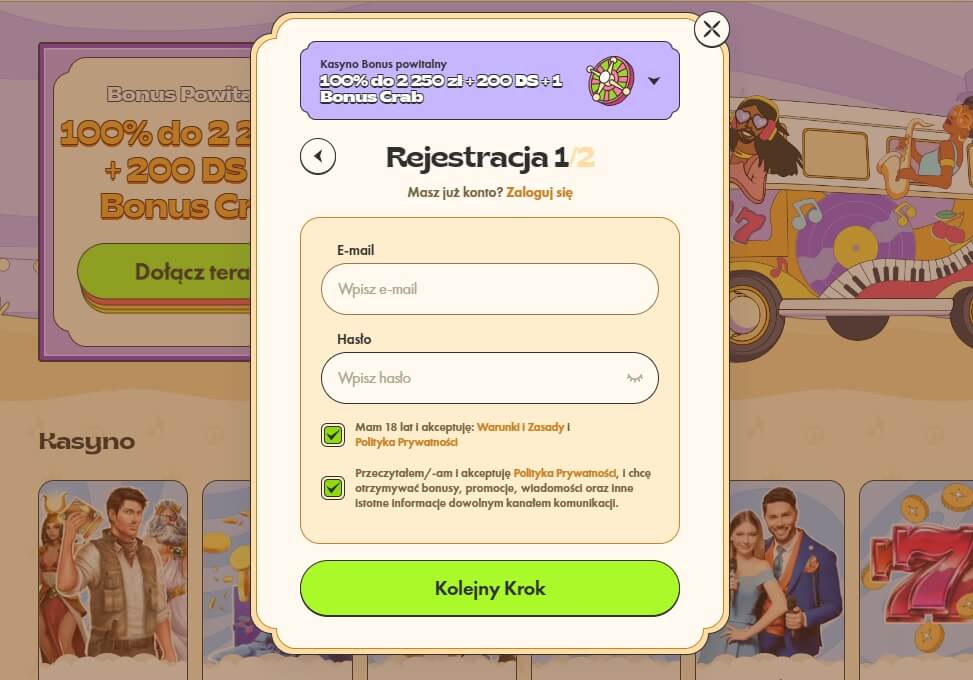Untick the 18 years age checkbox
Screen dimensions: 973x680
333,434
